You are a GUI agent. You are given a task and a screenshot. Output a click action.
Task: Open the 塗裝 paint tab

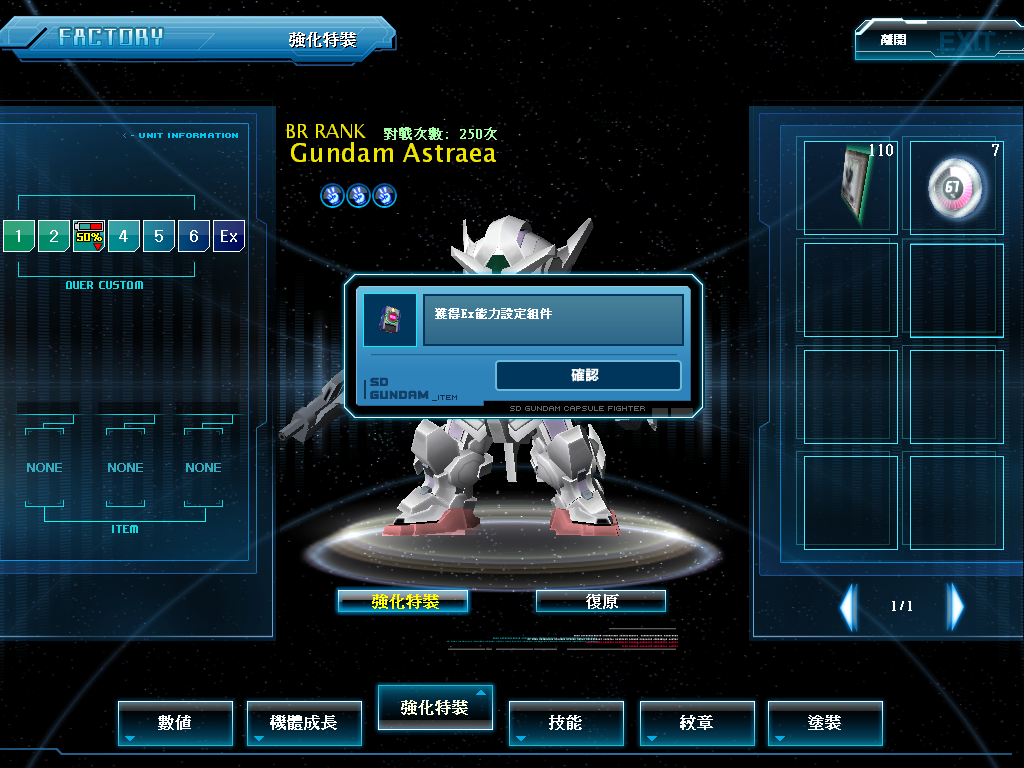825,722
